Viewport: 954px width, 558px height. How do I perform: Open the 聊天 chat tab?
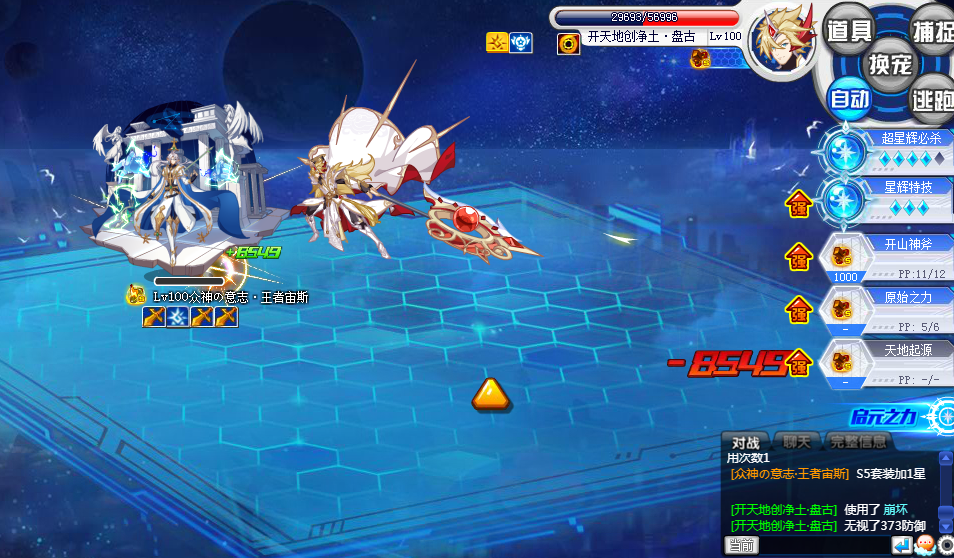797,442
